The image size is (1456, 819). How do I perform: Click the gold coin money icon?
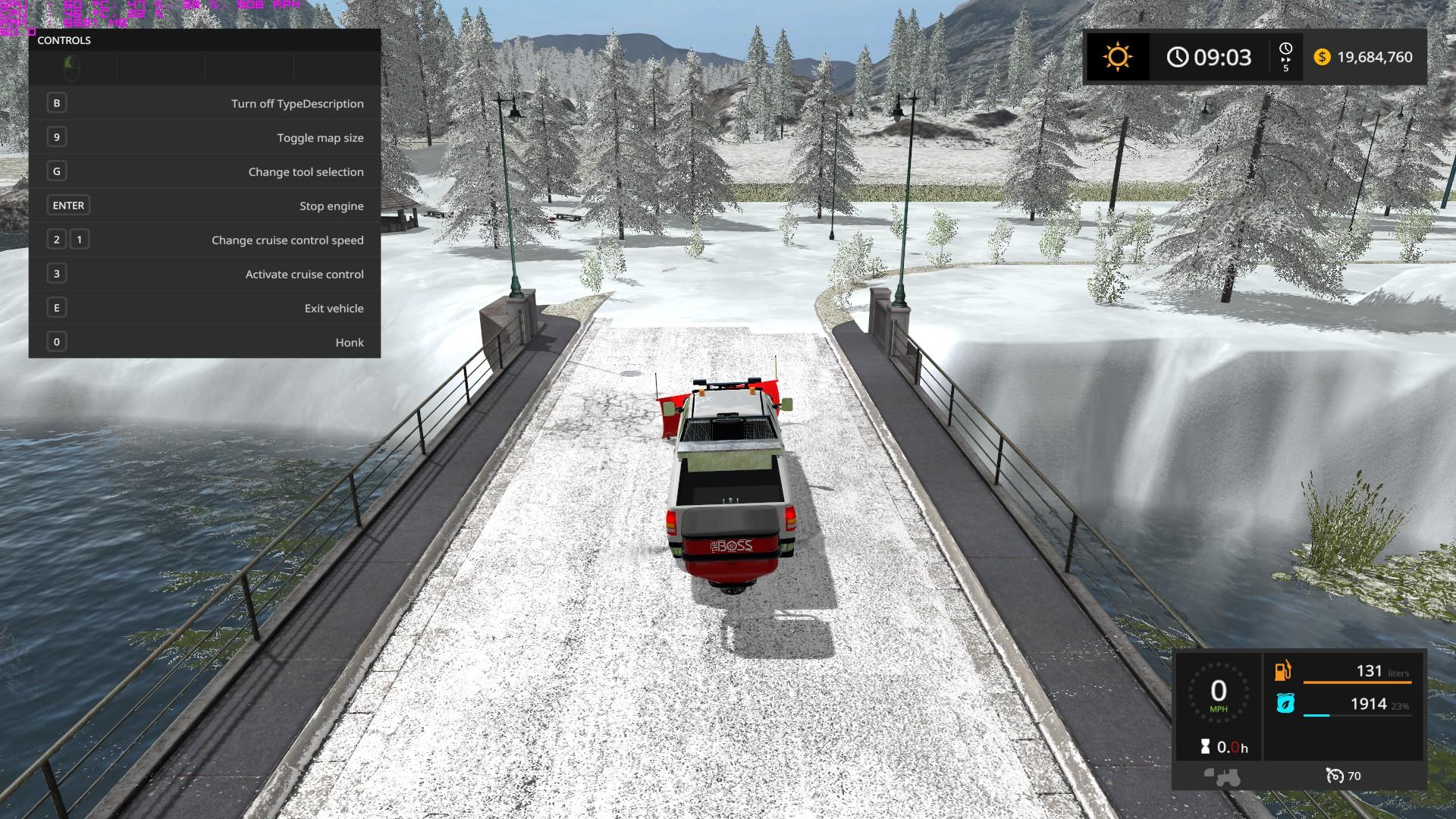click(1322, 57)
